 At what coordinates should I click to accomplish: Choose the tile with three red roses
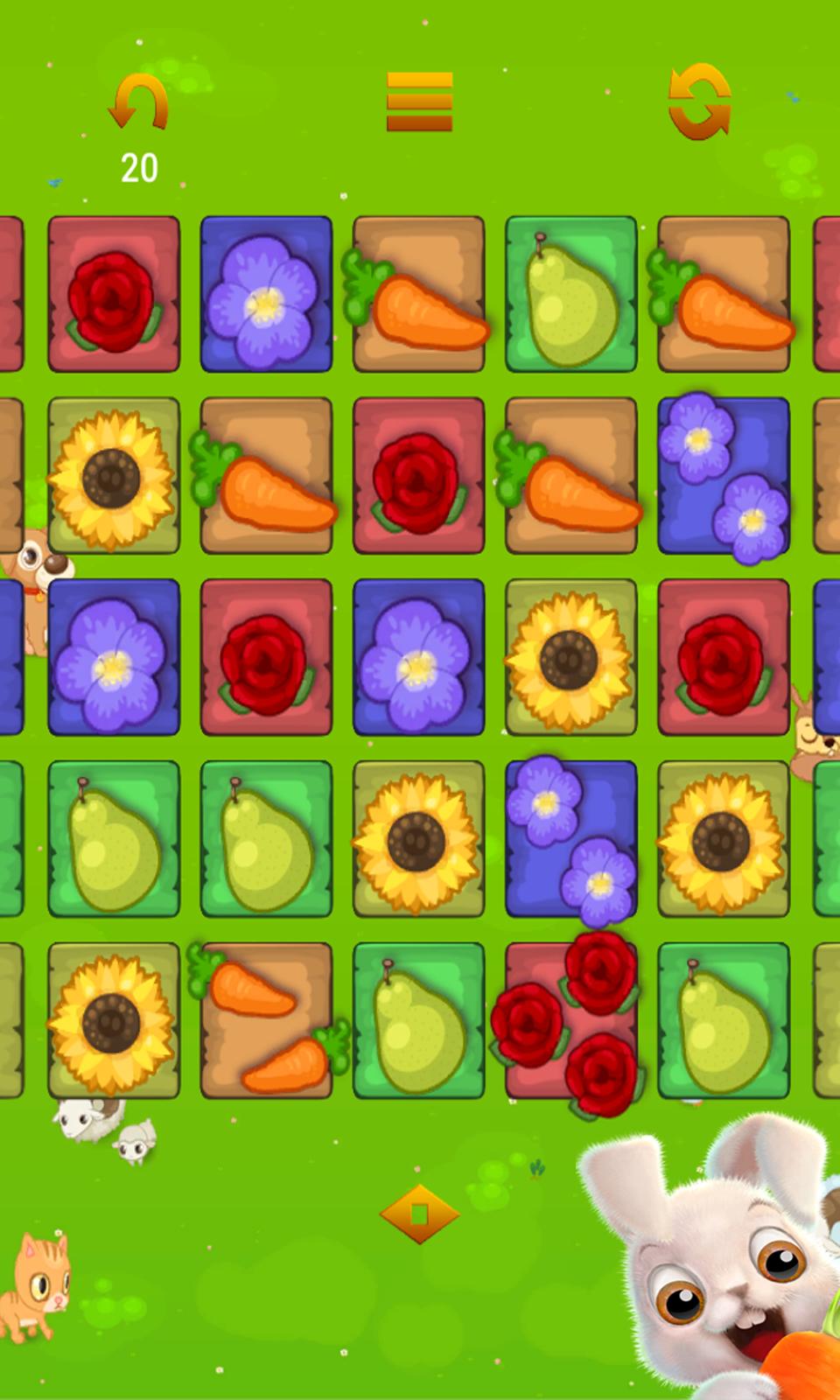coord(571,1020)
